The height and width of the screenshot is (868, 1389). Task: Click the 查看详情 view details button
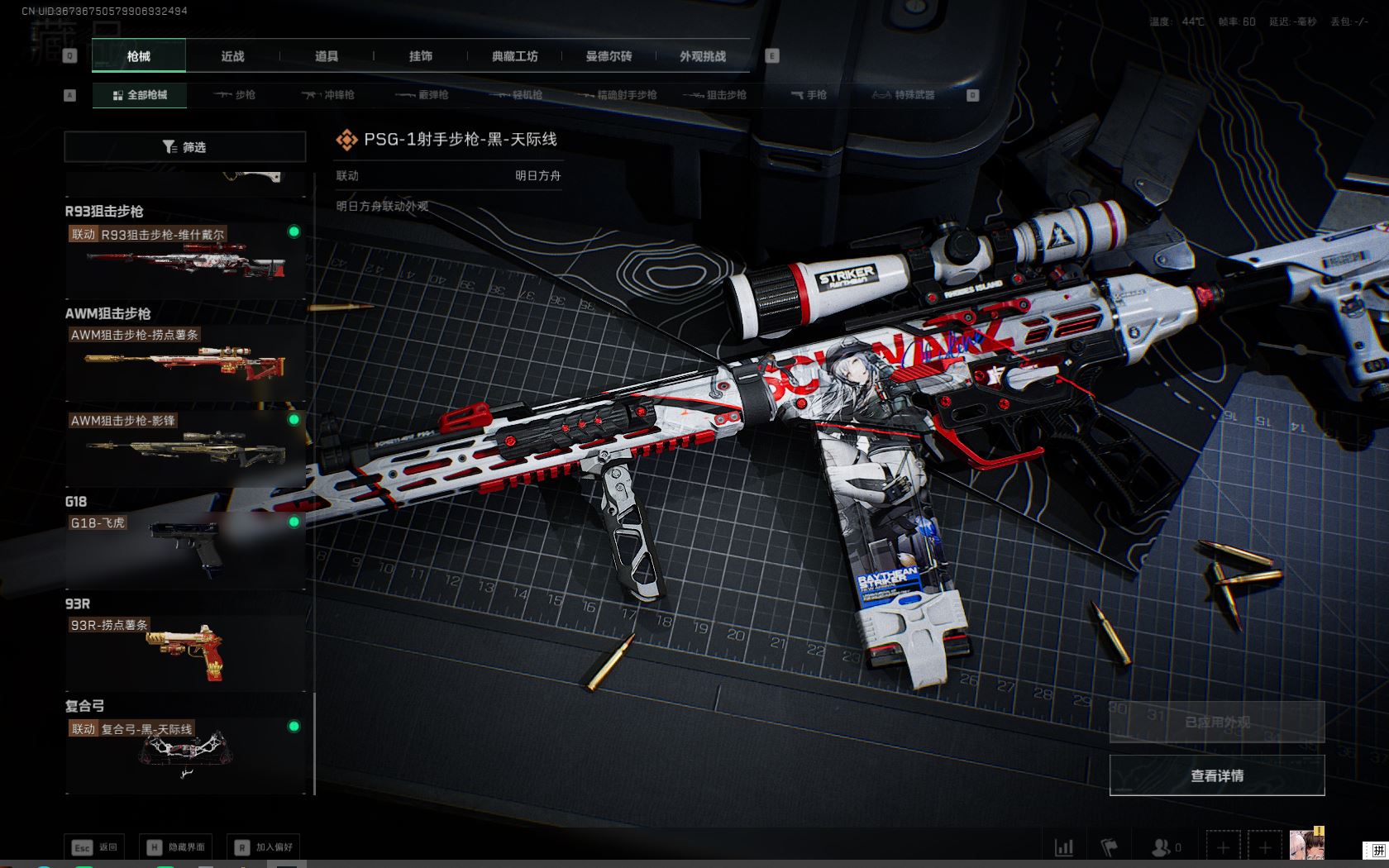(x=1216, y=775)
